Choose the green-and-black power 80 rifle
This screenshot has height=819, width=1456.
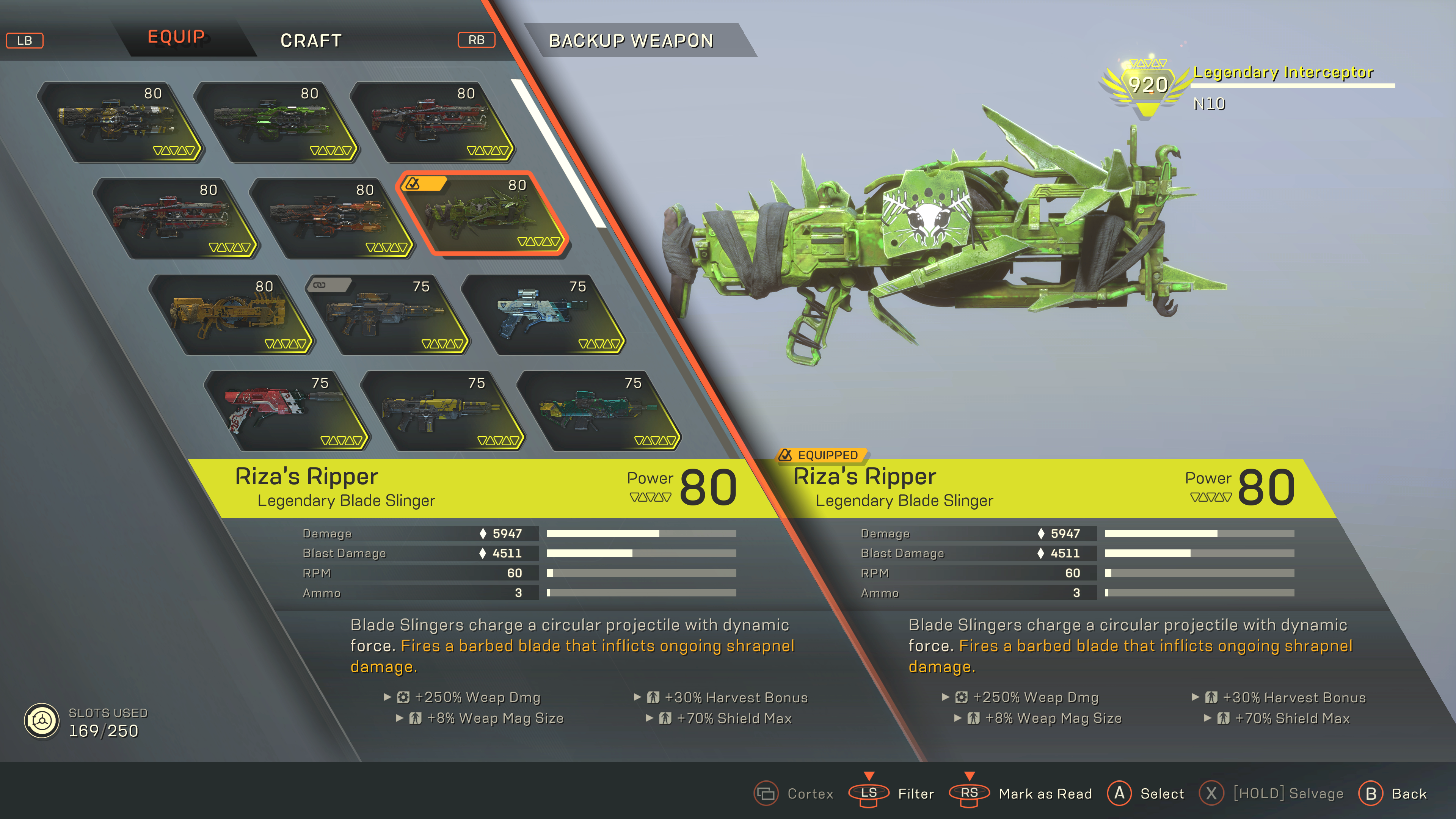(x=275, y=122)
